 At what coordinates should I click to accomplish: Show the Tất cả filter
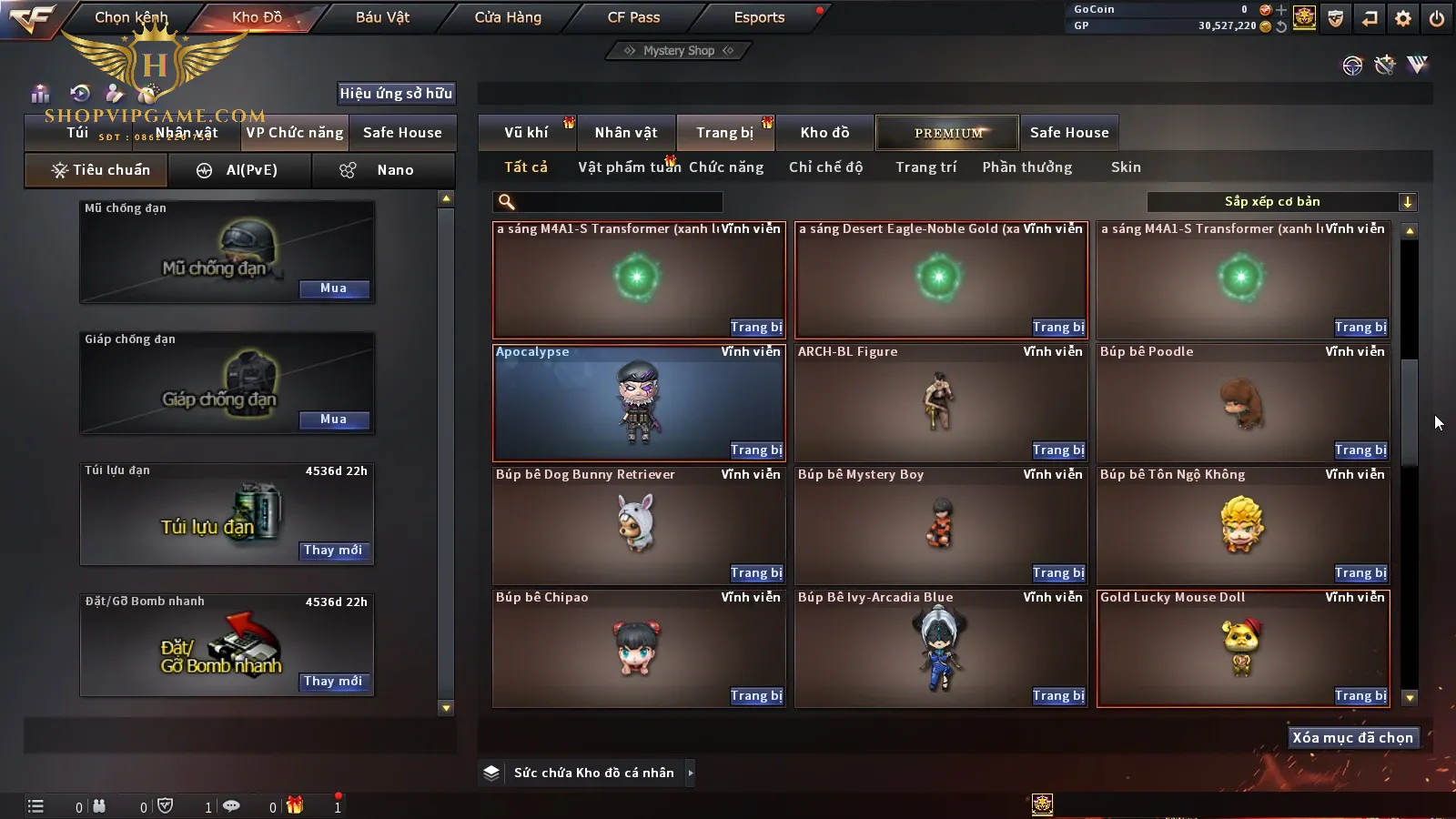point(526,167)
